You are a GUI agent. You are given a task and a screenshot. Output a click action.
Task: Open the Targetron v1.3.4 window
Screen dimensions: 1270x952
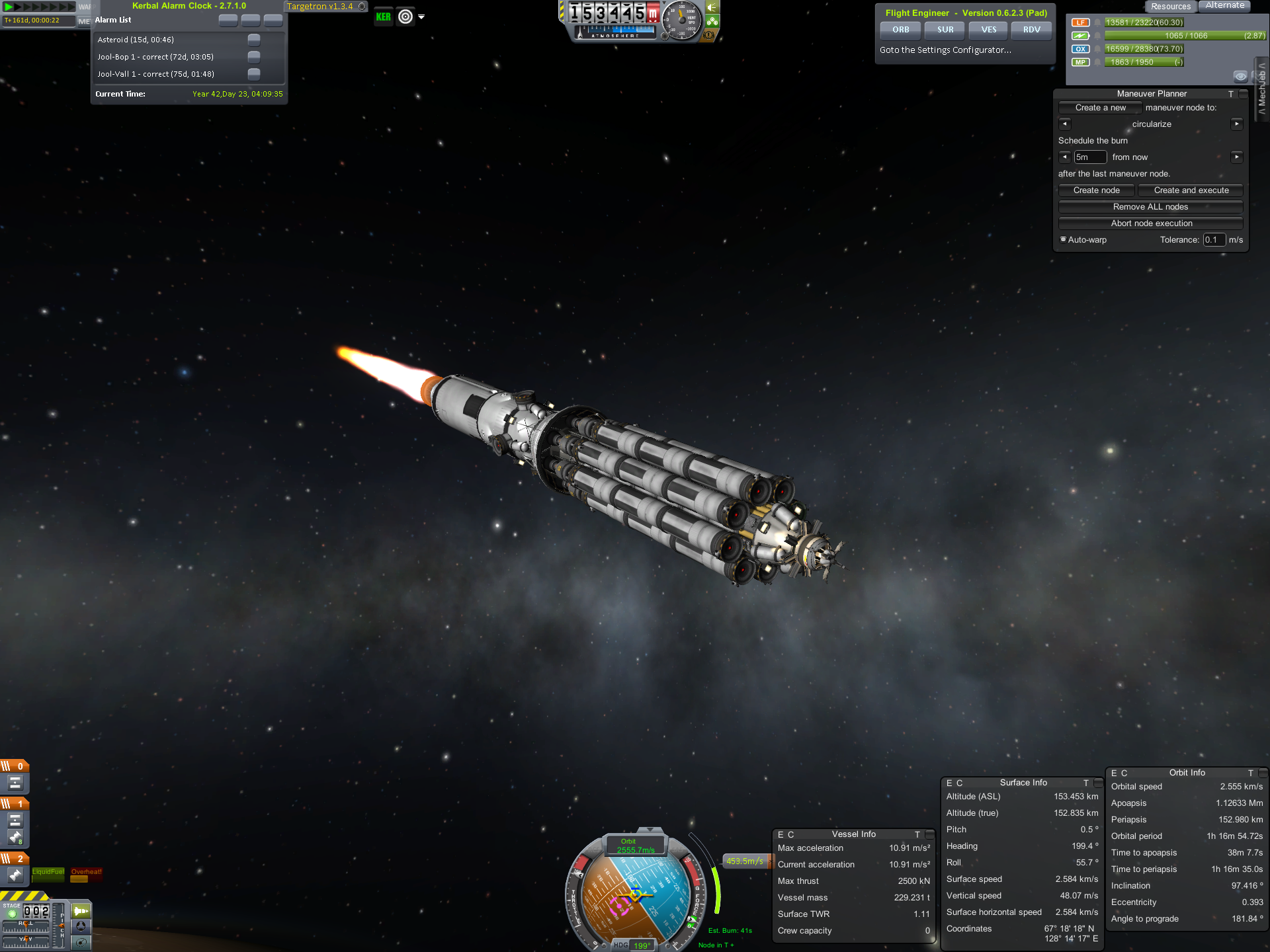point(320,7)
